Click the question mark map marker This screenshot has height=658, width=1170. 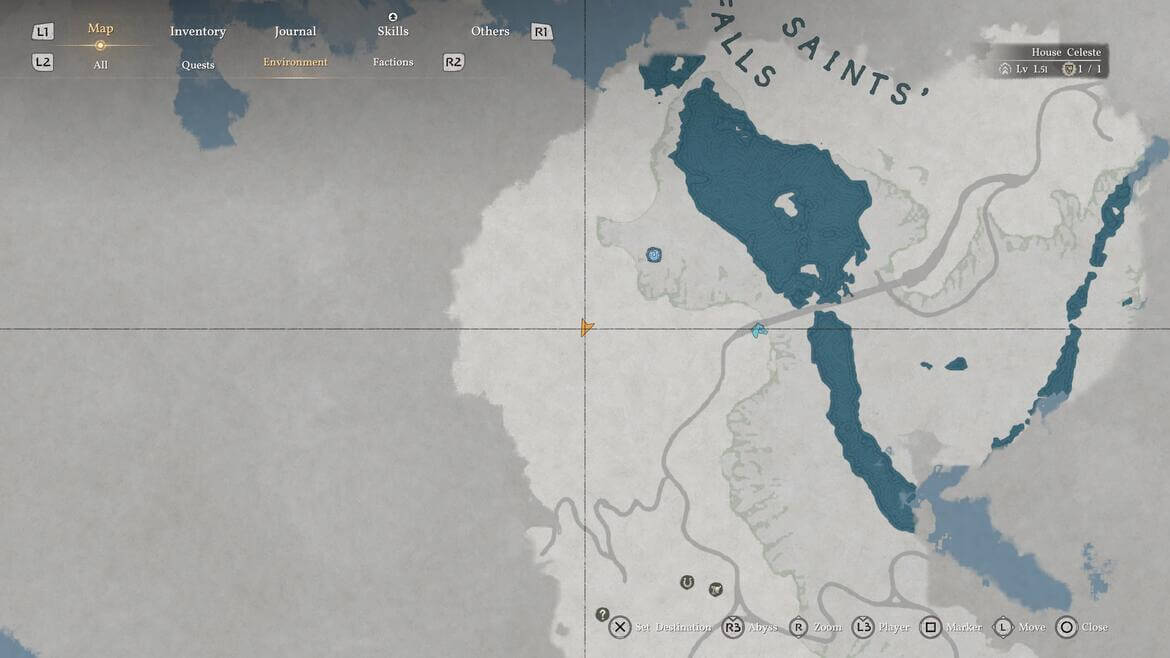pyautogui.click(x=602, y=614)
